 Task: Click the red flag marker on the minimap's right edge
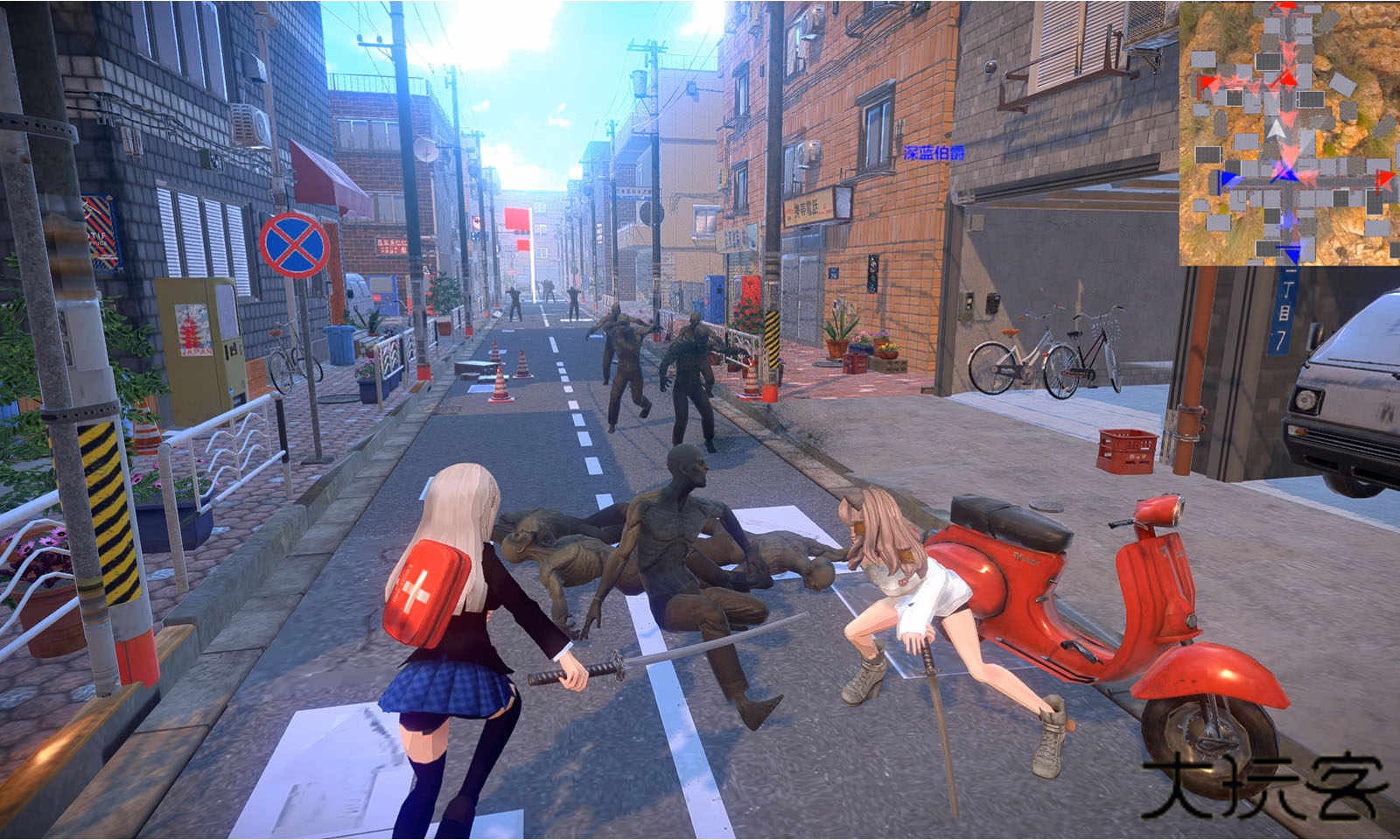pos(1385,178)
